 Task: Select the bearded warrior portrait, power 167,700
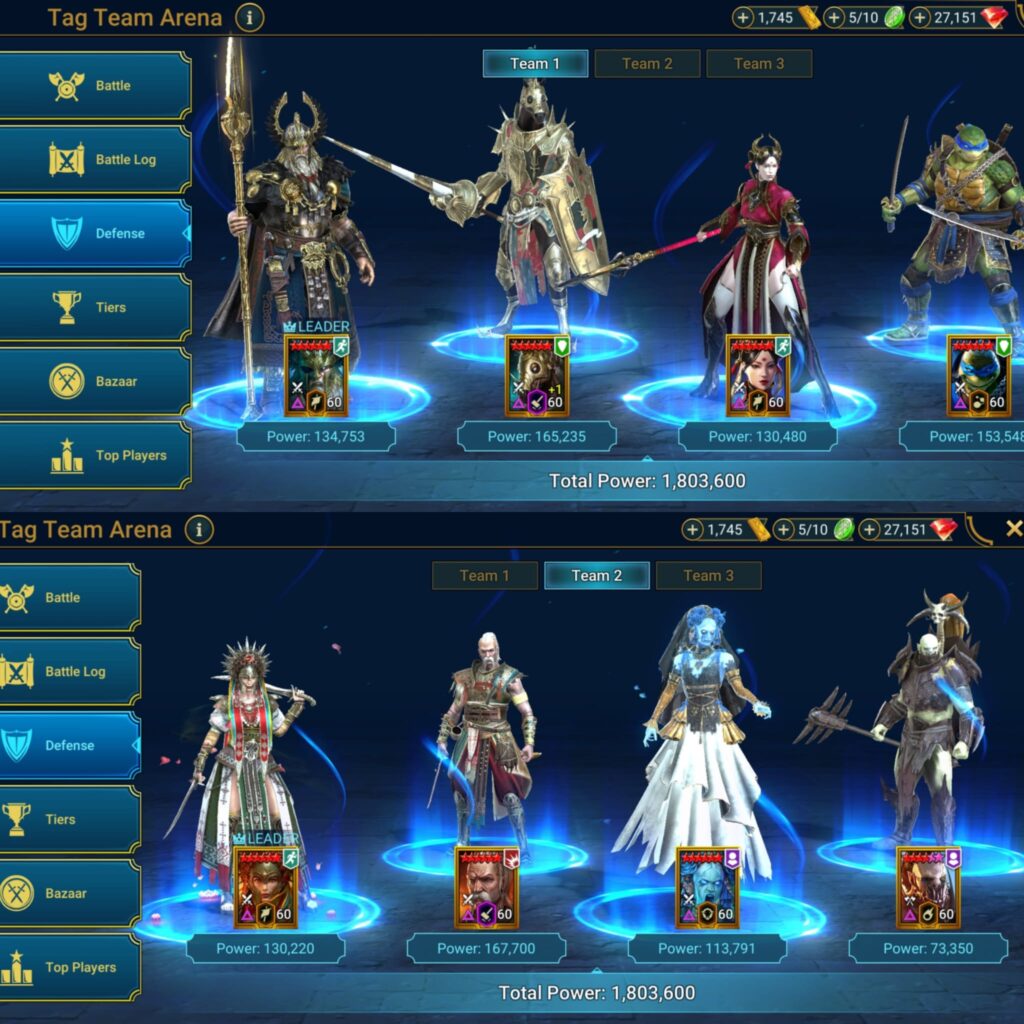(x=486, y=887)
